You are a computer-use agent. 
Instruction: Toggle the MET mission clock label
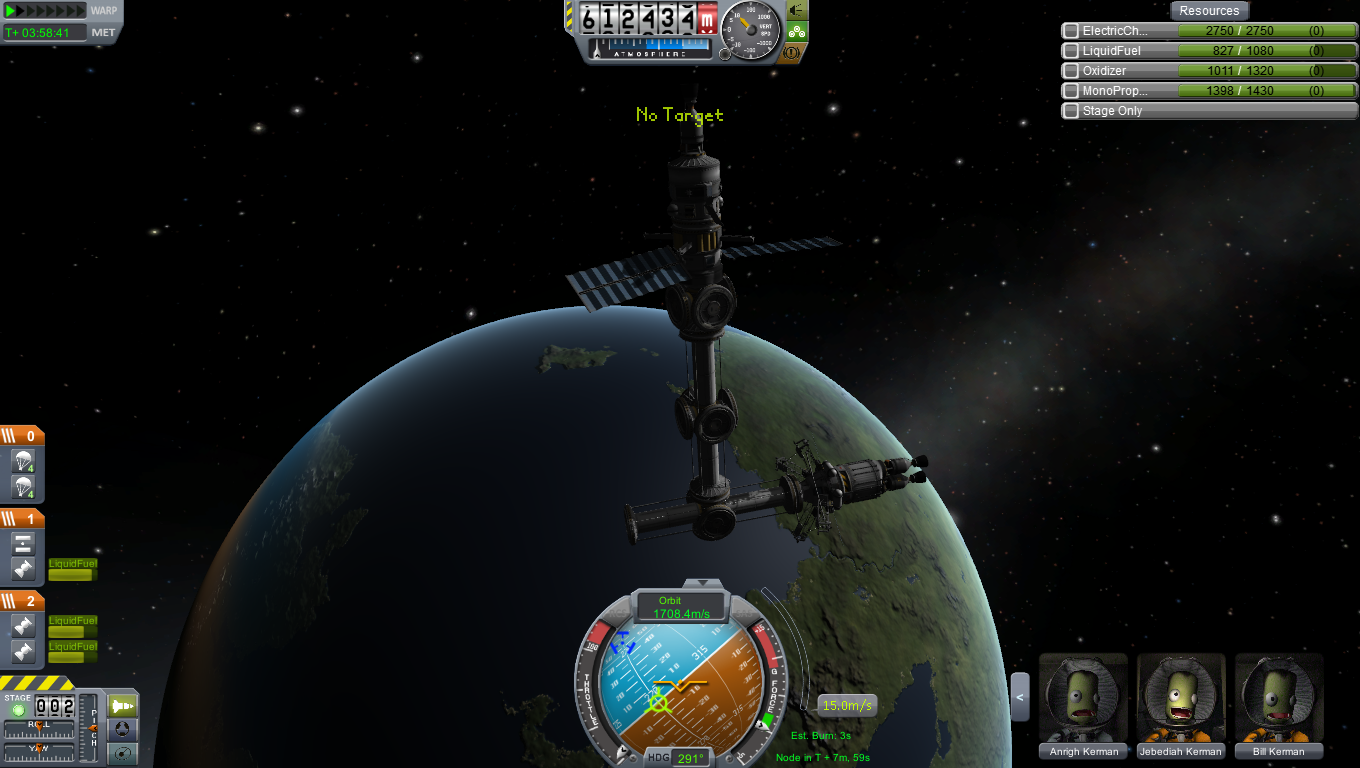coord(104,32)
